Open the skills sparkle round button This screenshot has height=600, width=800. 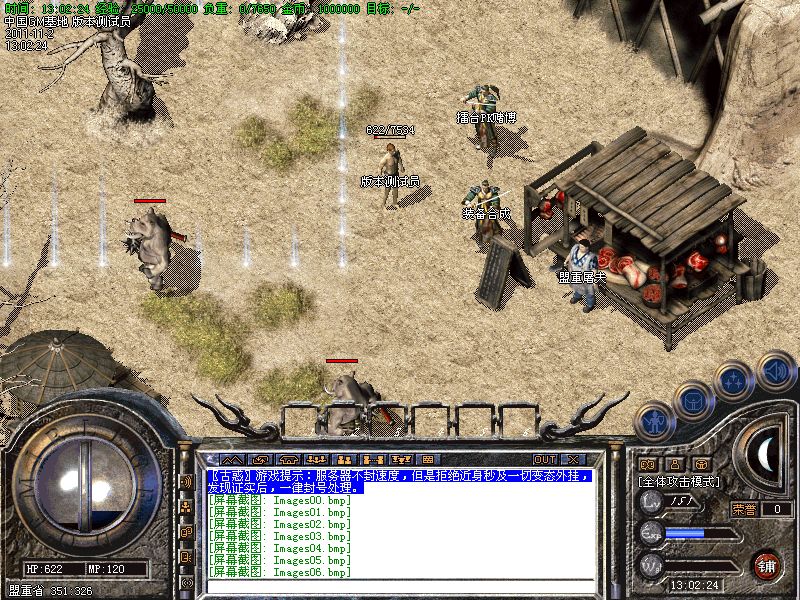(733, 380)
